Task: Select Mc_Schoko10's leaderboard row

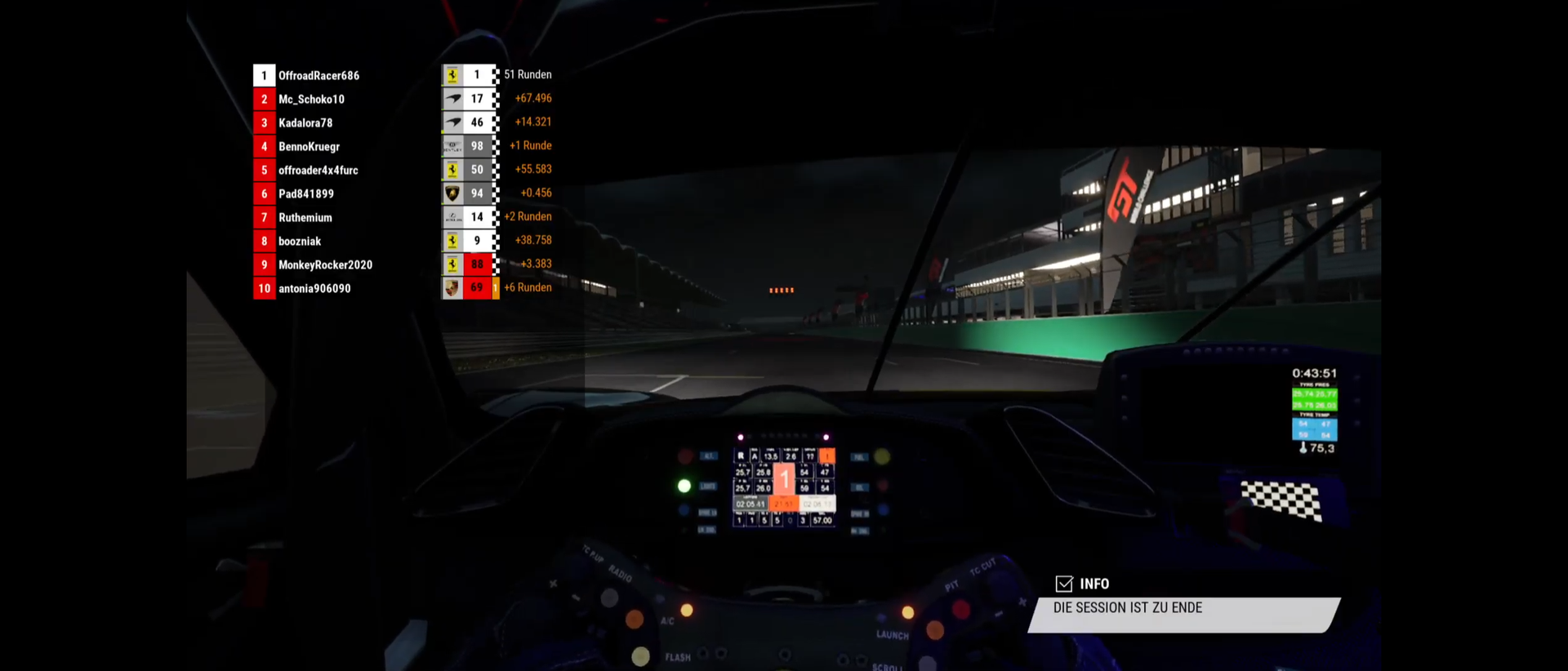Action: [x=311, y=99]
